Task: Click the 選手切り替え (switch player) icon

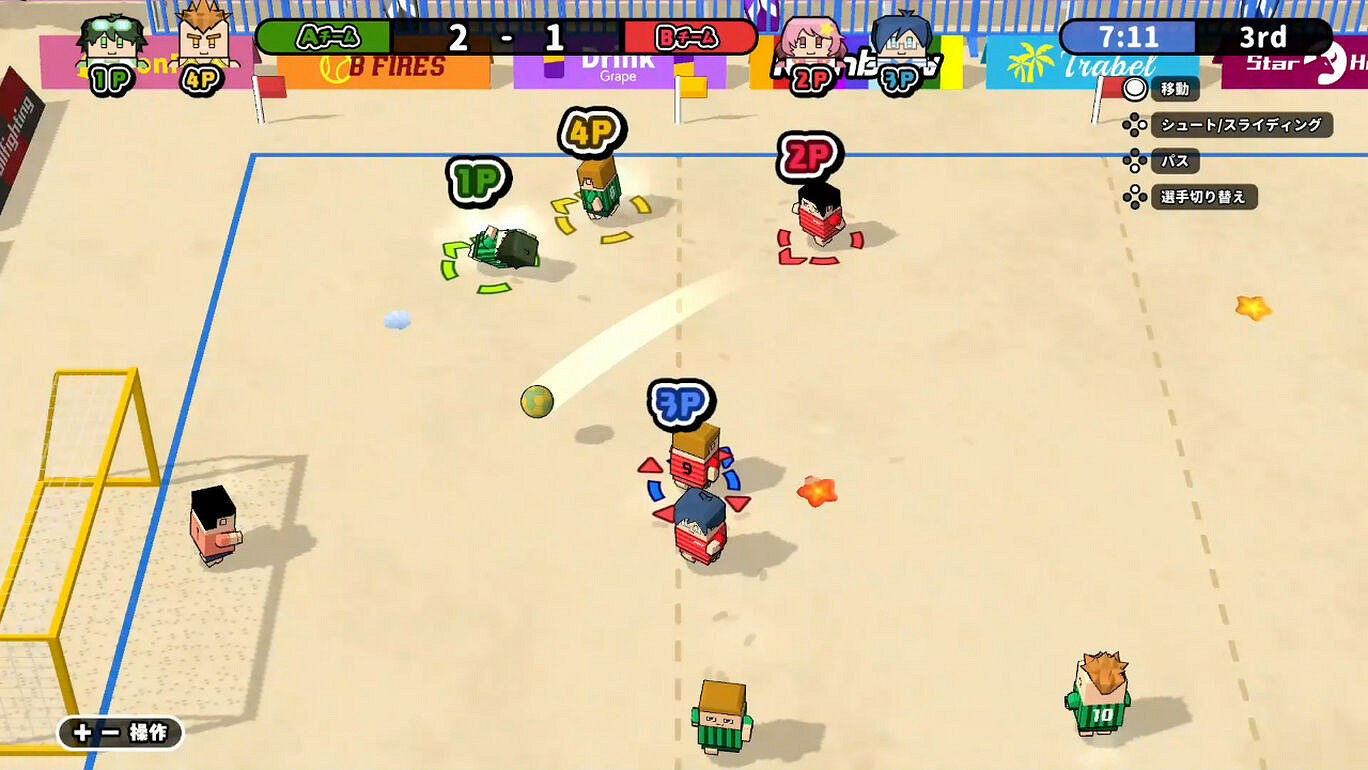Action: 1136,197
